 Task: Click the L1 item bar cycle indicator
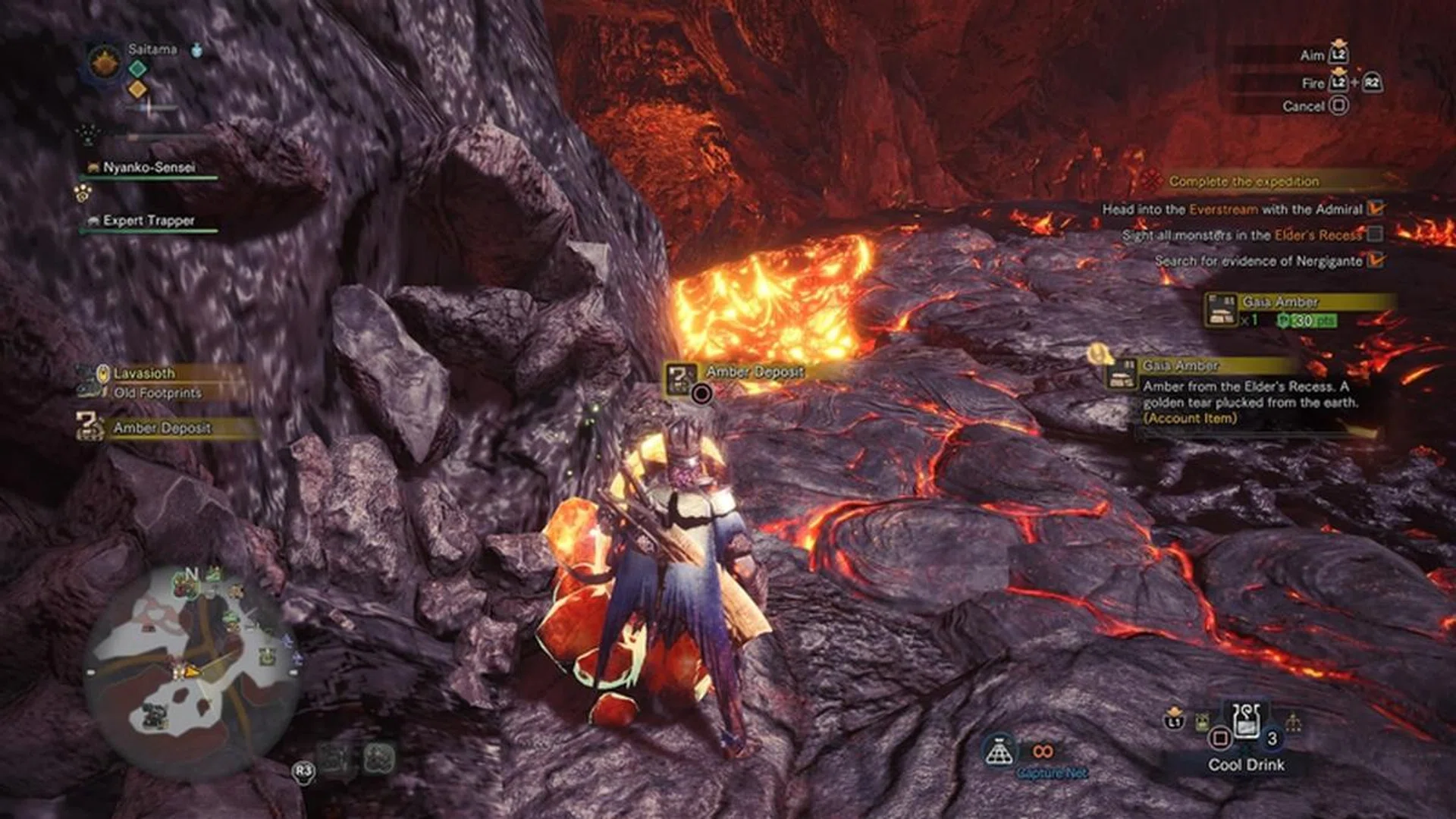tap(1175, 720)
